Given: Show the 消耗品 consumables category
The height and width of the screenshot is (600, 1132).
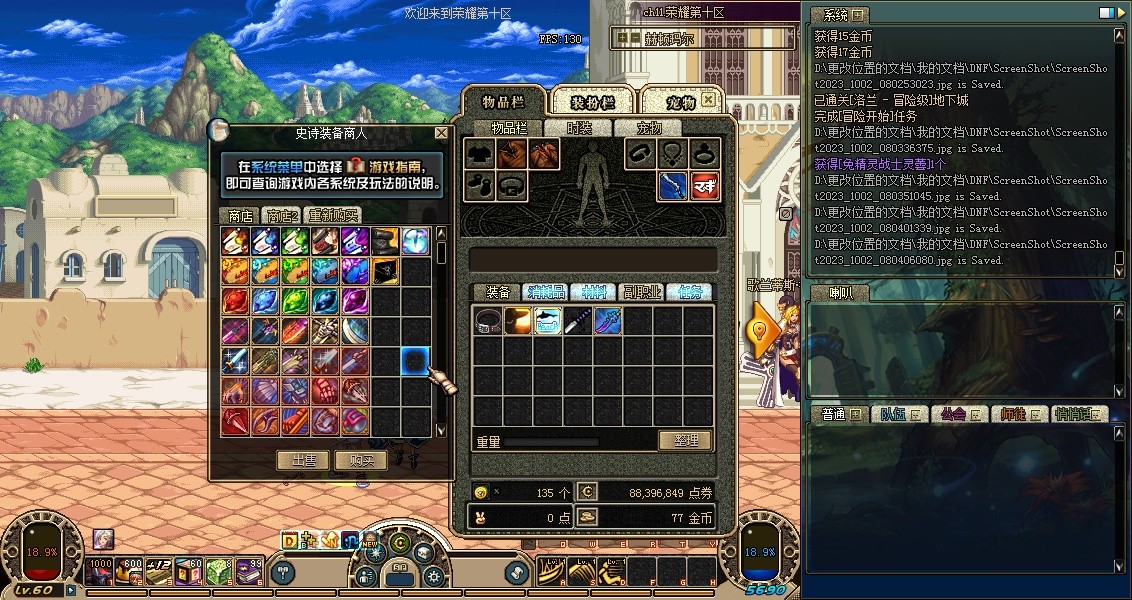Looking at the screenshot, I should point(545,292).
